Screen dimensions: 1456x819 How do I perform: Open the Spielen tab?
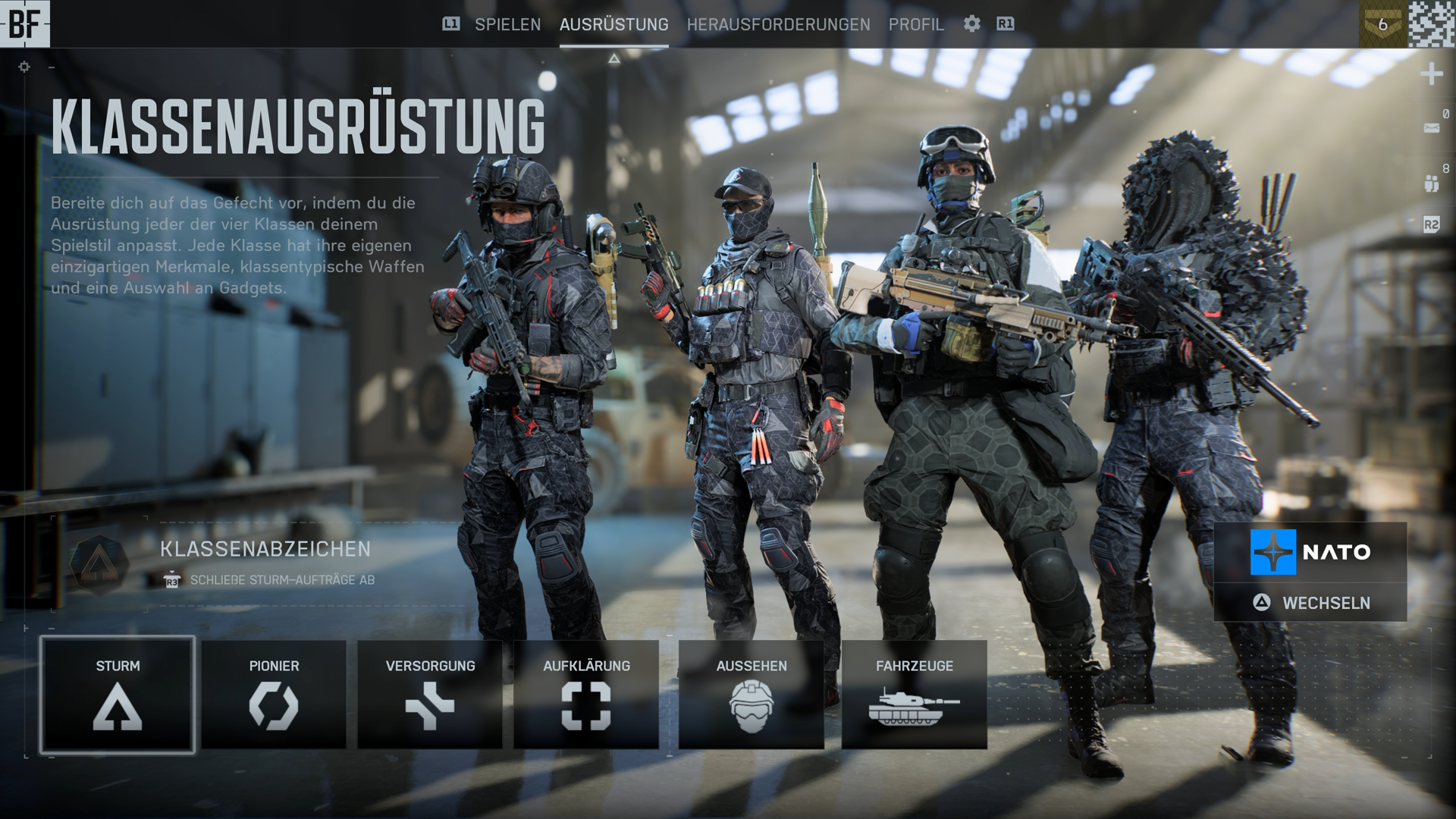click(507, 24)
